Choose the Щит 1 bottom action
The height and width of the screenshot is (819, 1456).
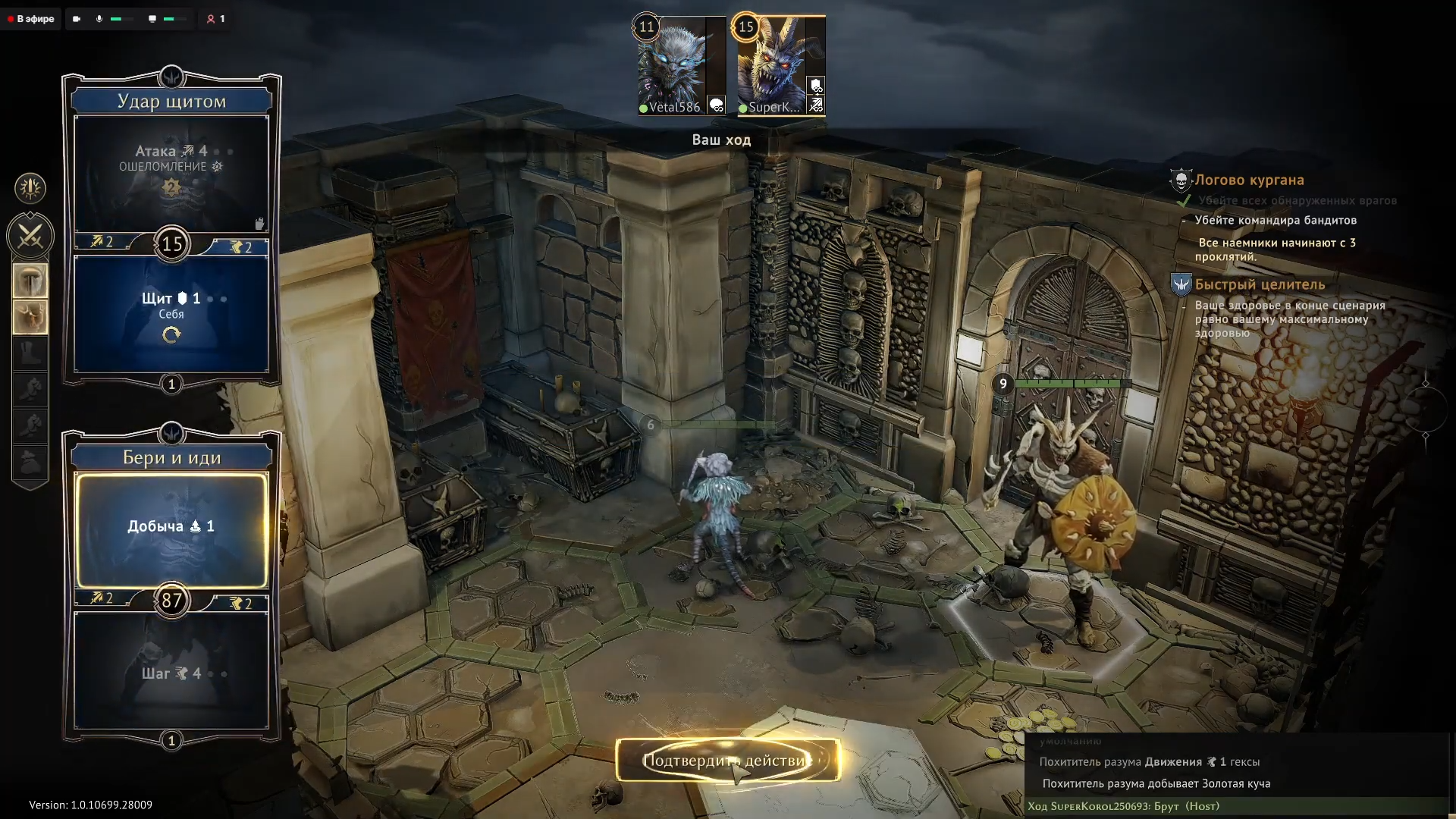click(x=171, y=312)
